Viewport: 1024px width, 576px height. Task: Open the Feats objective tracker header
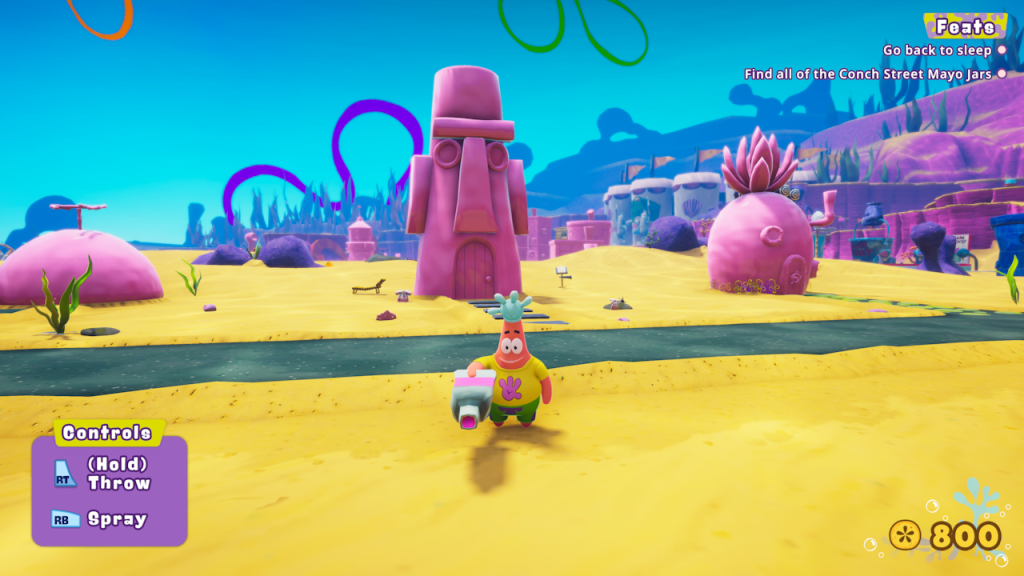965,27
